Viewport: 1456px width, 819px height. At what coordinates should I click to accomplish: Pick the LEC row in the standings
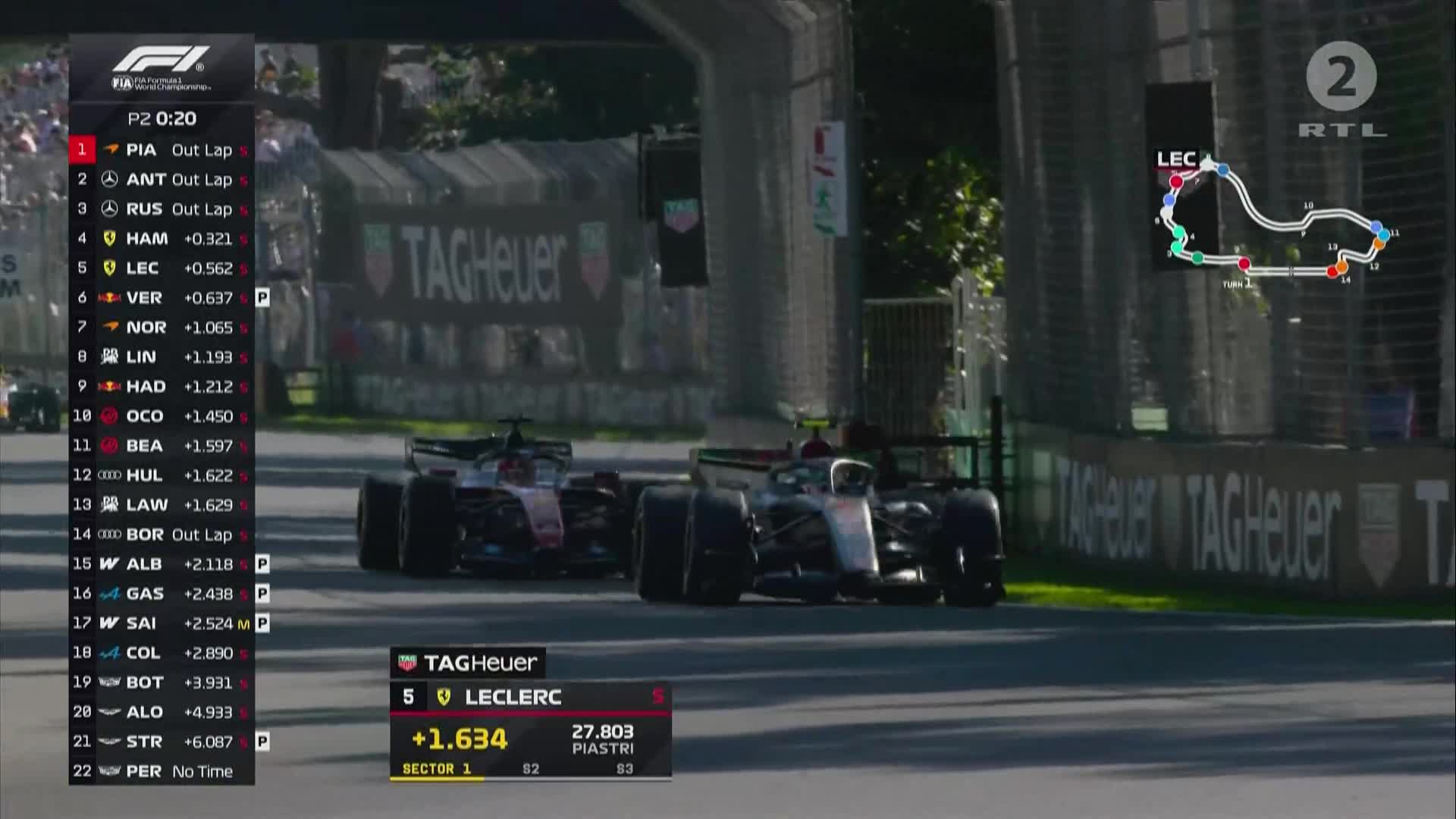162,268
